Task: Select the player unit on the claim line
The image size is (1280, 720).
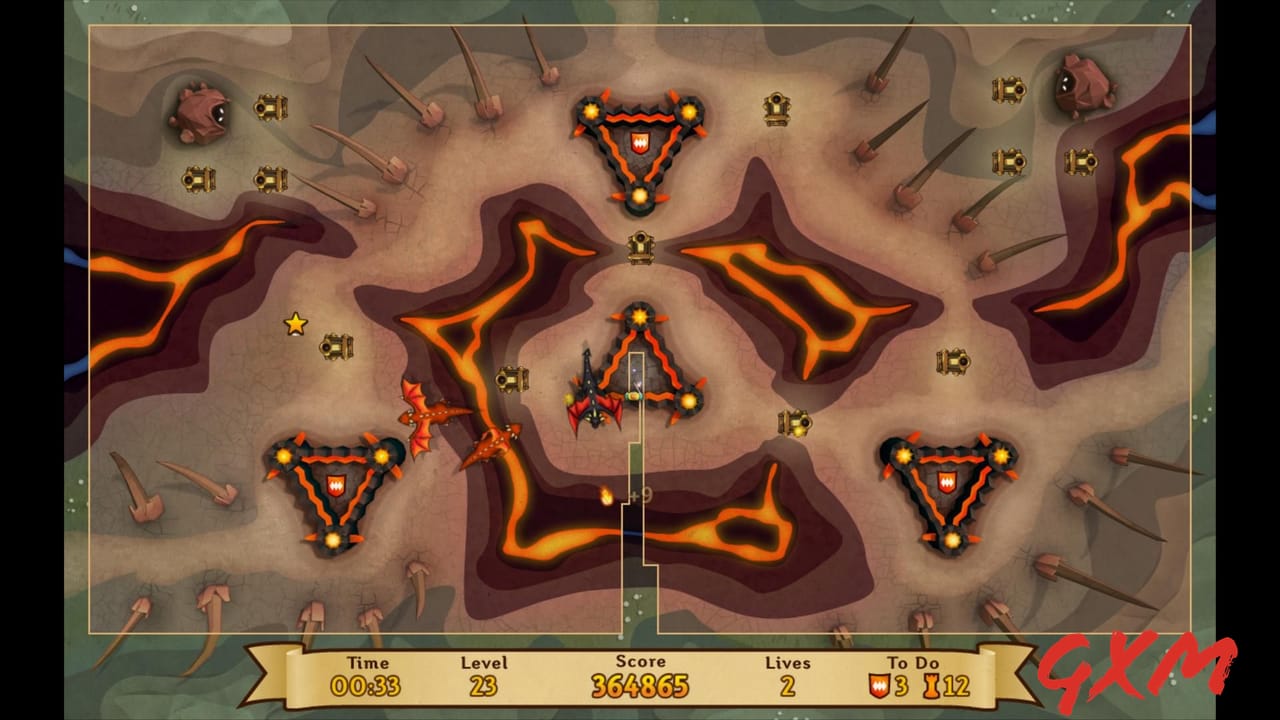Action: click(x=633, y=395)
